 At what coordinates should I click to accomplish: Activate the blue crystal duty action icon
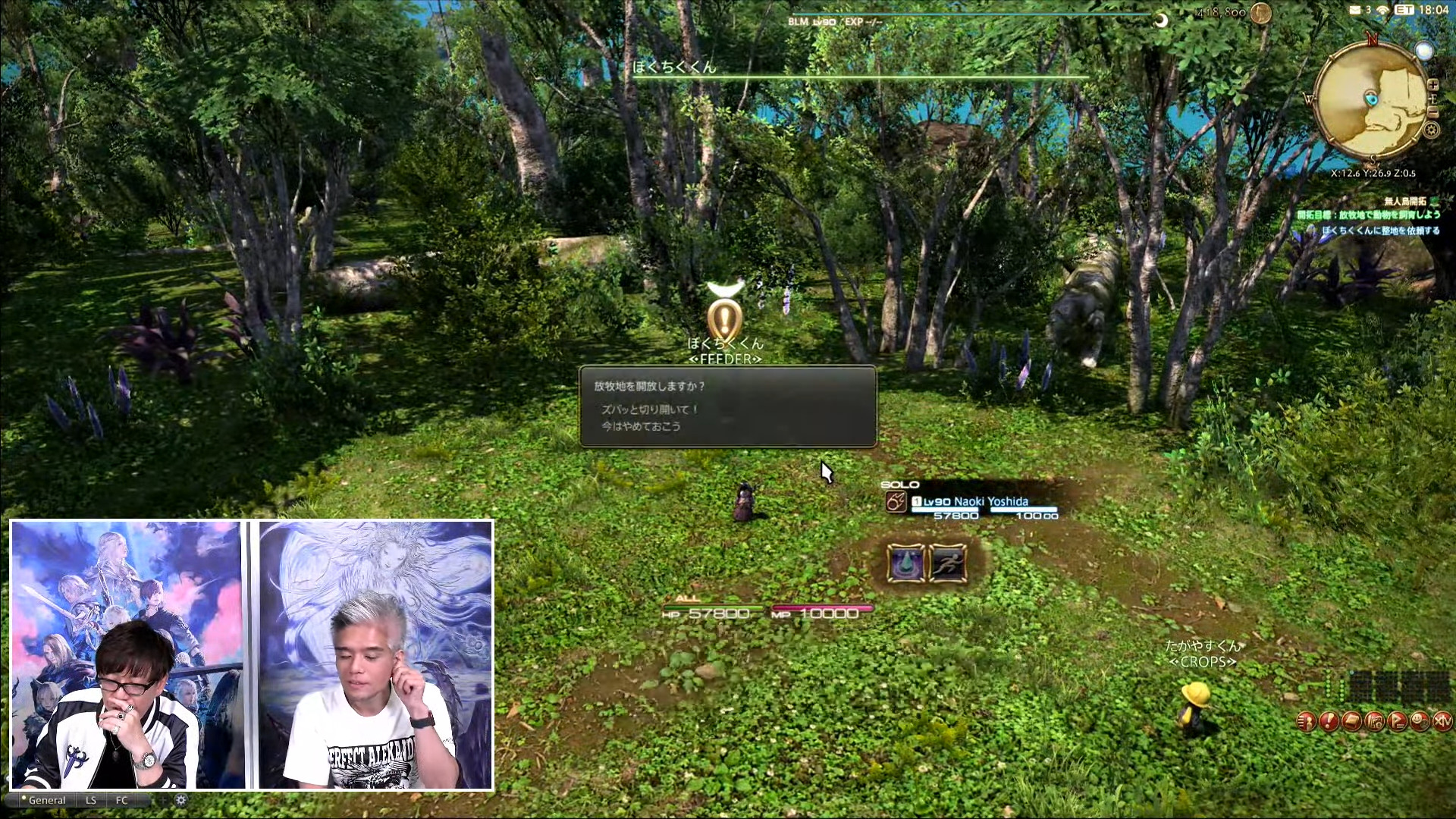tap(905, 563)
